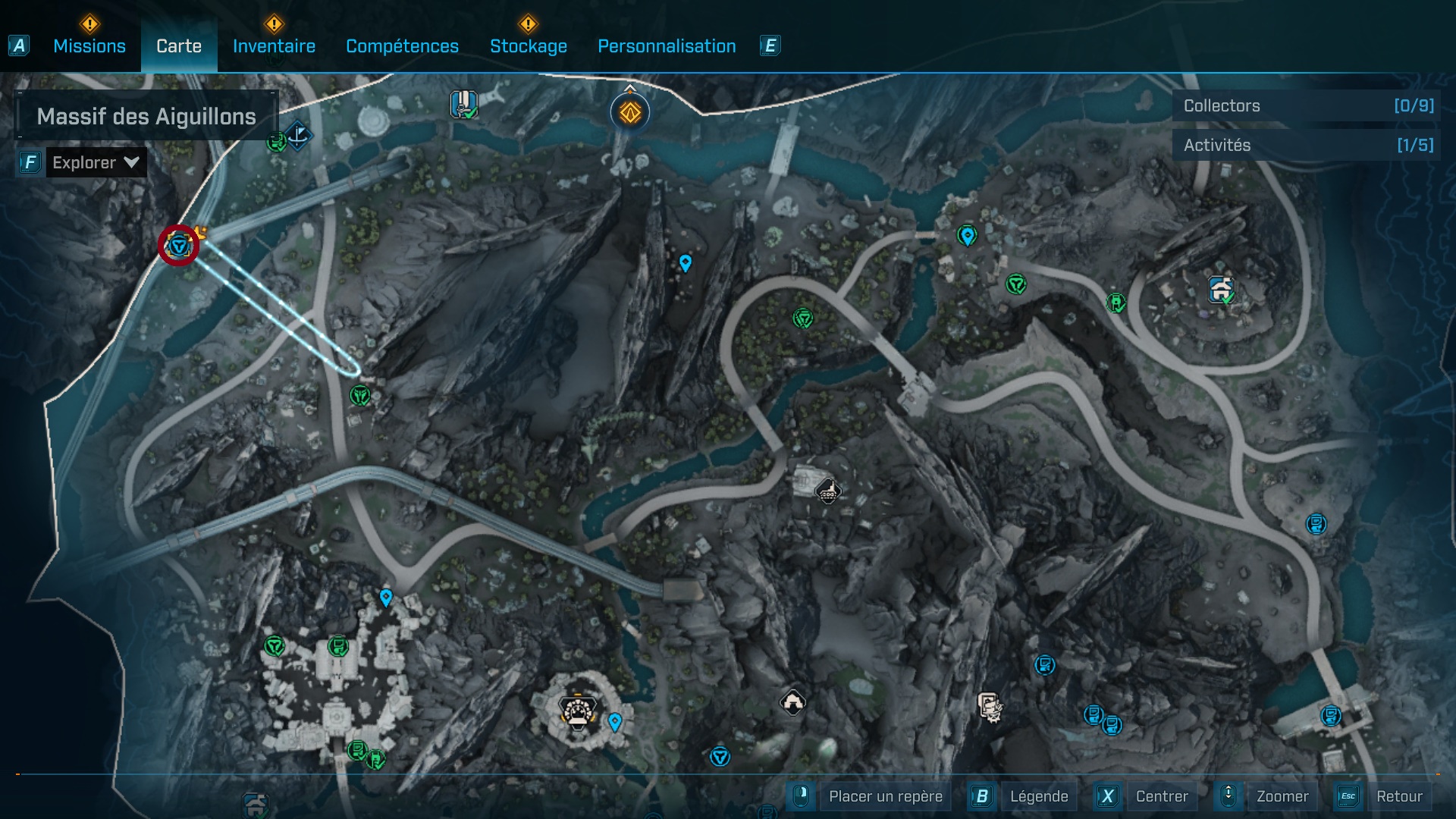
Task: Switch to the Missions tab
Action: [89, 46]
